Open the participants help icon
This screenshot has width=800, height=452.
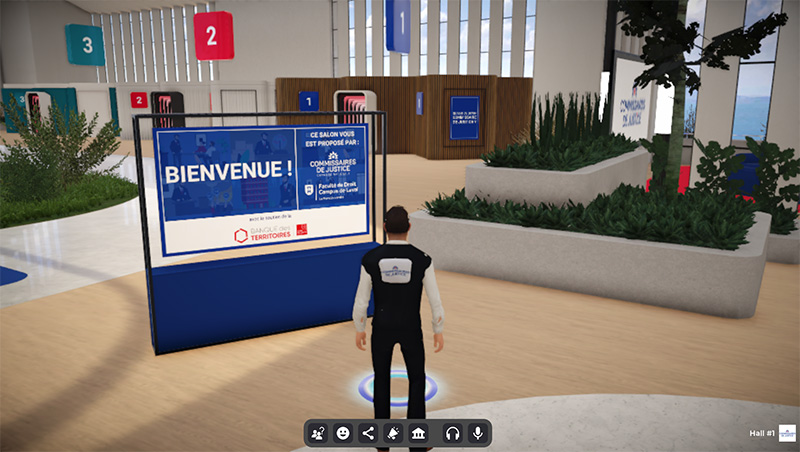tap(319, 433)
